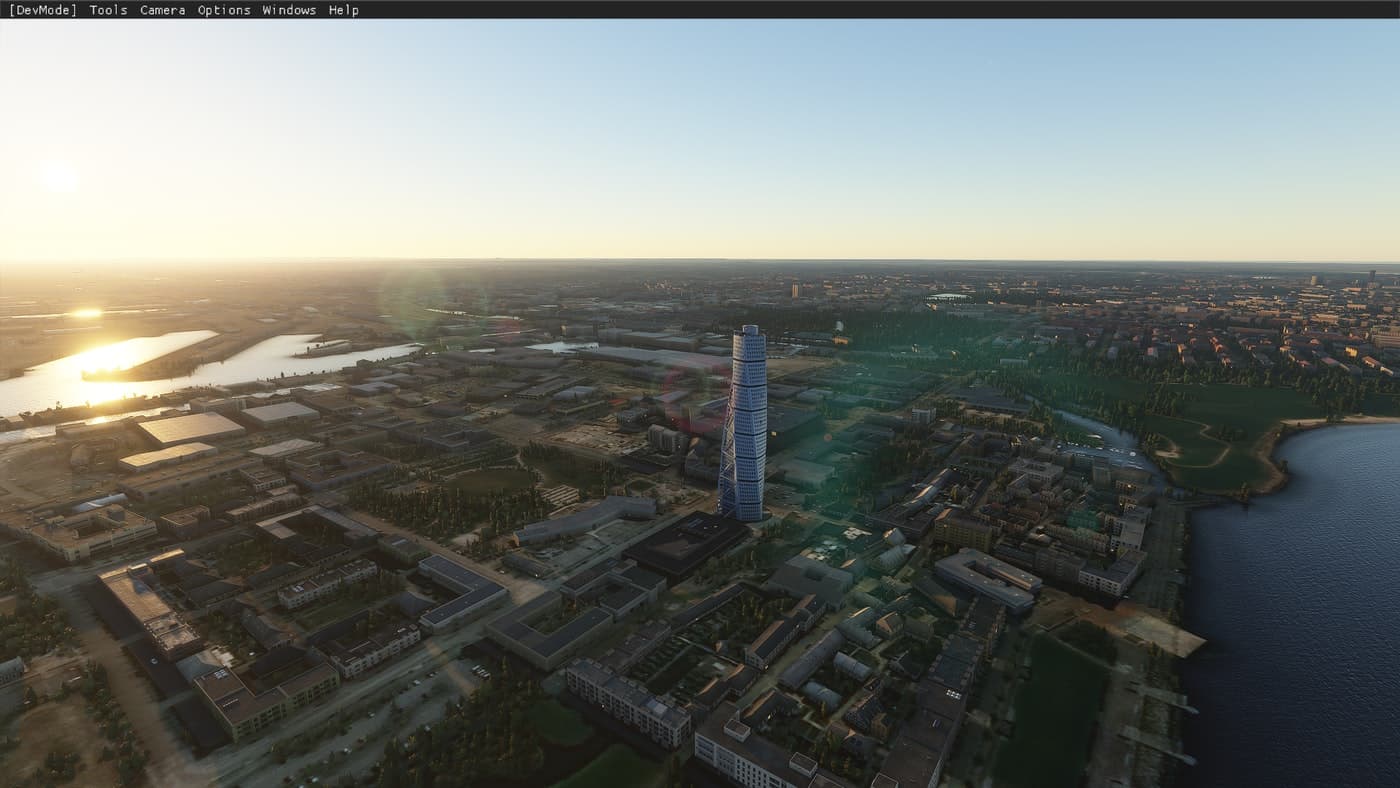1400x788 pixels.
Task: Click the Turning Torso skyscraper
Action: [x=748, y=420]
